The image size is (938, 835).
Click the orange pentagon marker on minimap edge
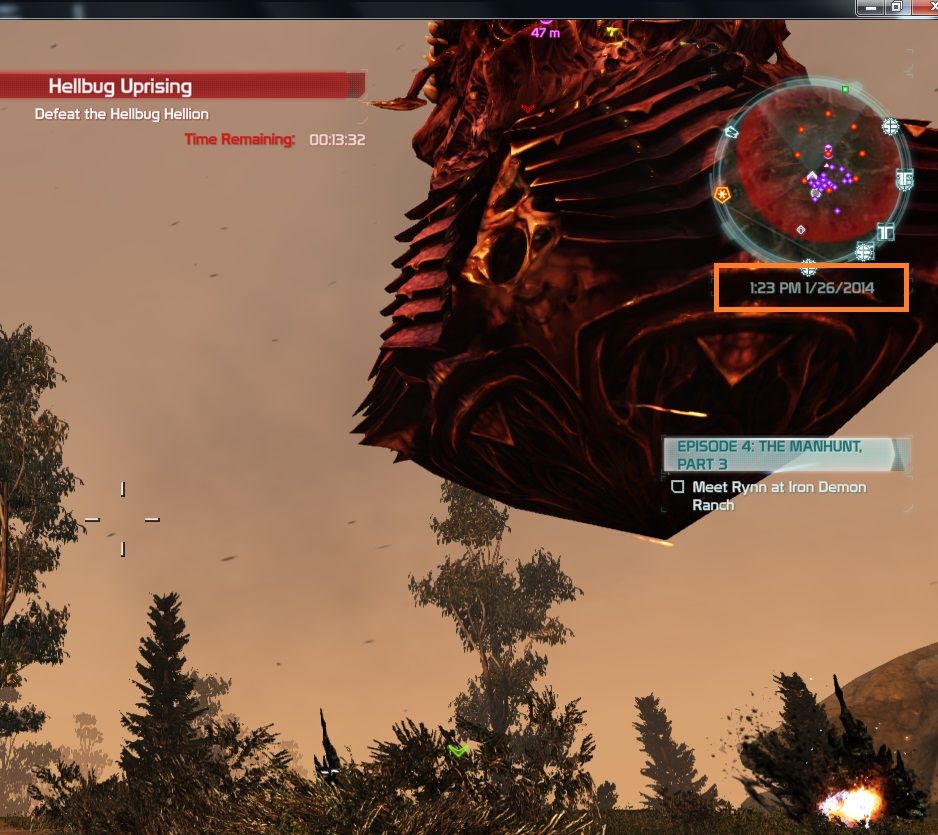pyautogui.click(x=722, y=194)
